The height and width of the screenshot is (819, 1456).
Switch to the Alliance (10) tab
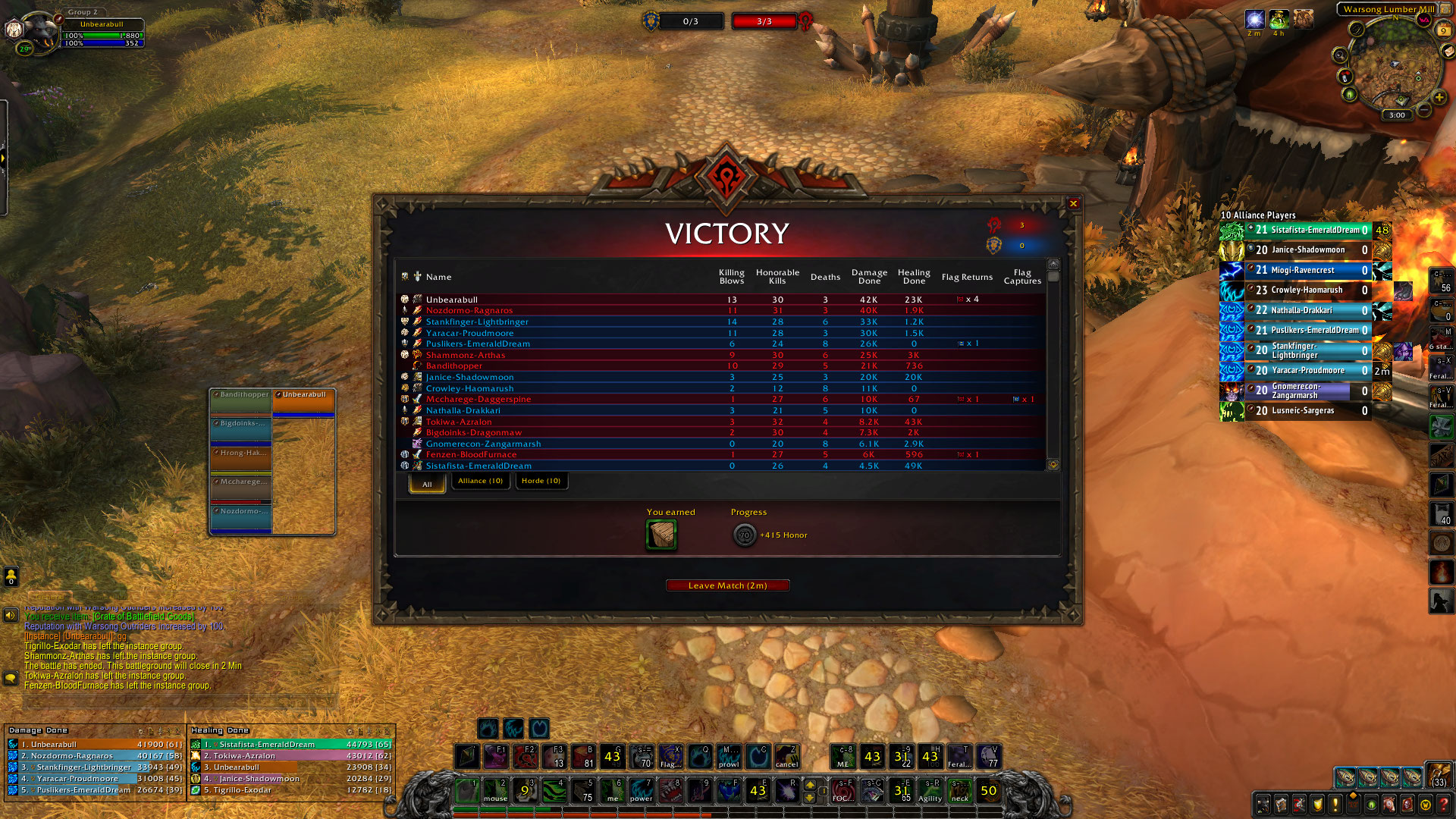(x=480, y=481)
